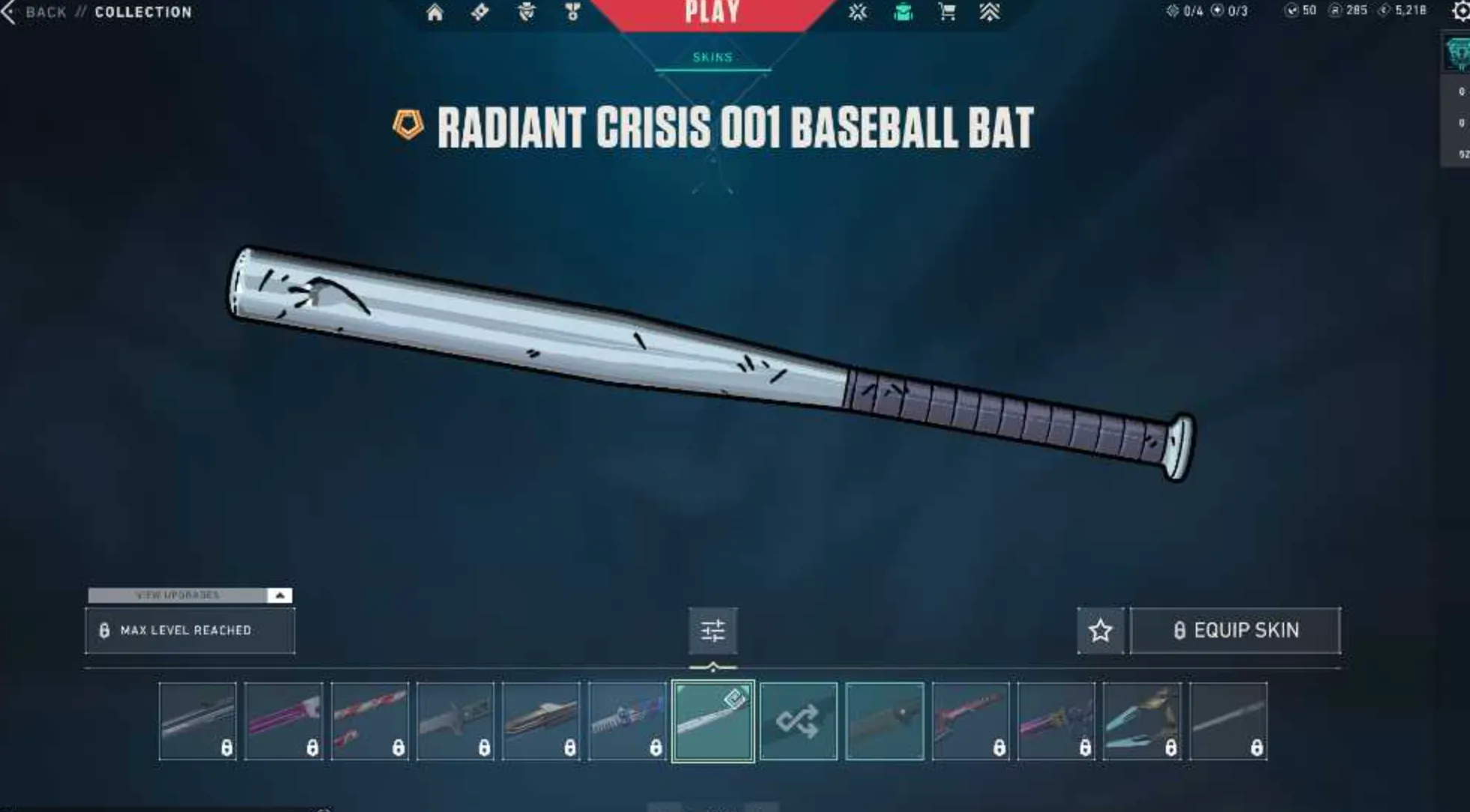The width and height of the screenshot is (1470, 812).
Task: Open the Career medal icon
Action: [x=572, y=12]
